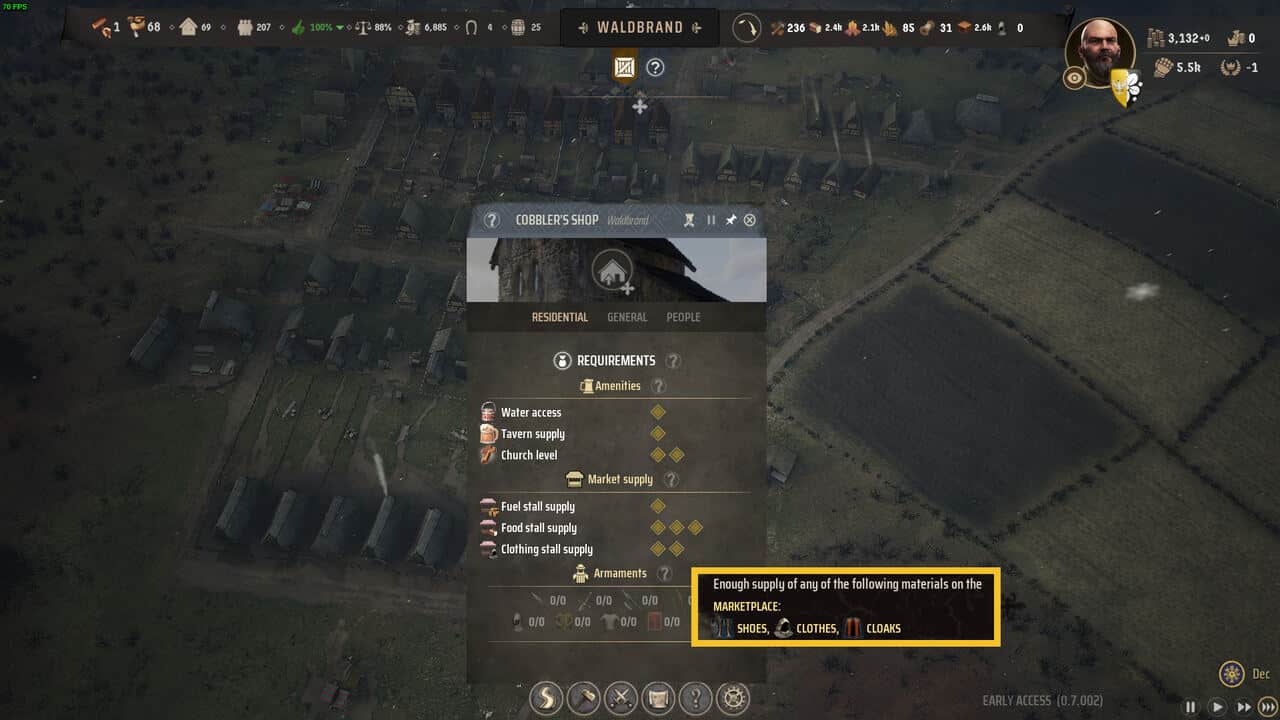Toggle the eye icon by the portrait
Viewport: 1280px width, 720px height.
(1075, 78)
